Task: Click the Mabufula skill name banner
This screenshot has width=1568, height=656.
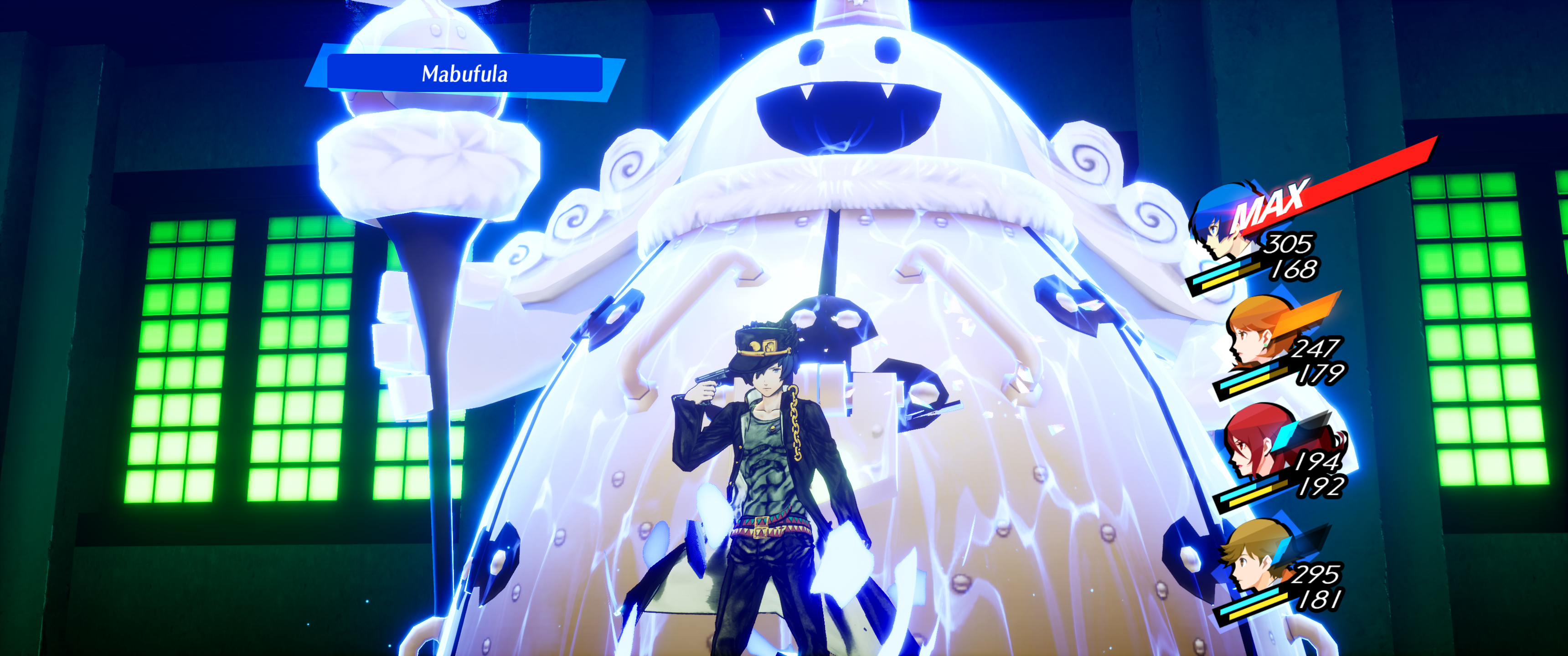Action: [x=464, y=74]
